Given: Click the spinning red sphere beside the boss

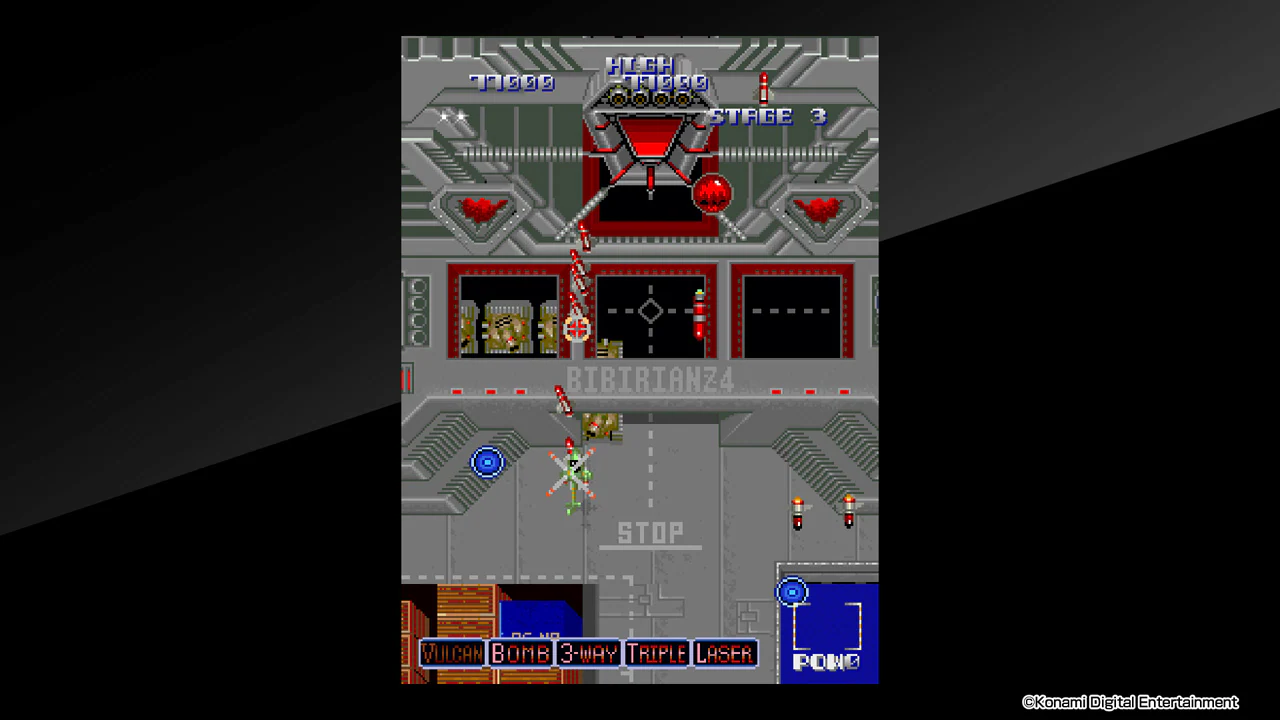Looking at the screenshot, I should (714, 192).
